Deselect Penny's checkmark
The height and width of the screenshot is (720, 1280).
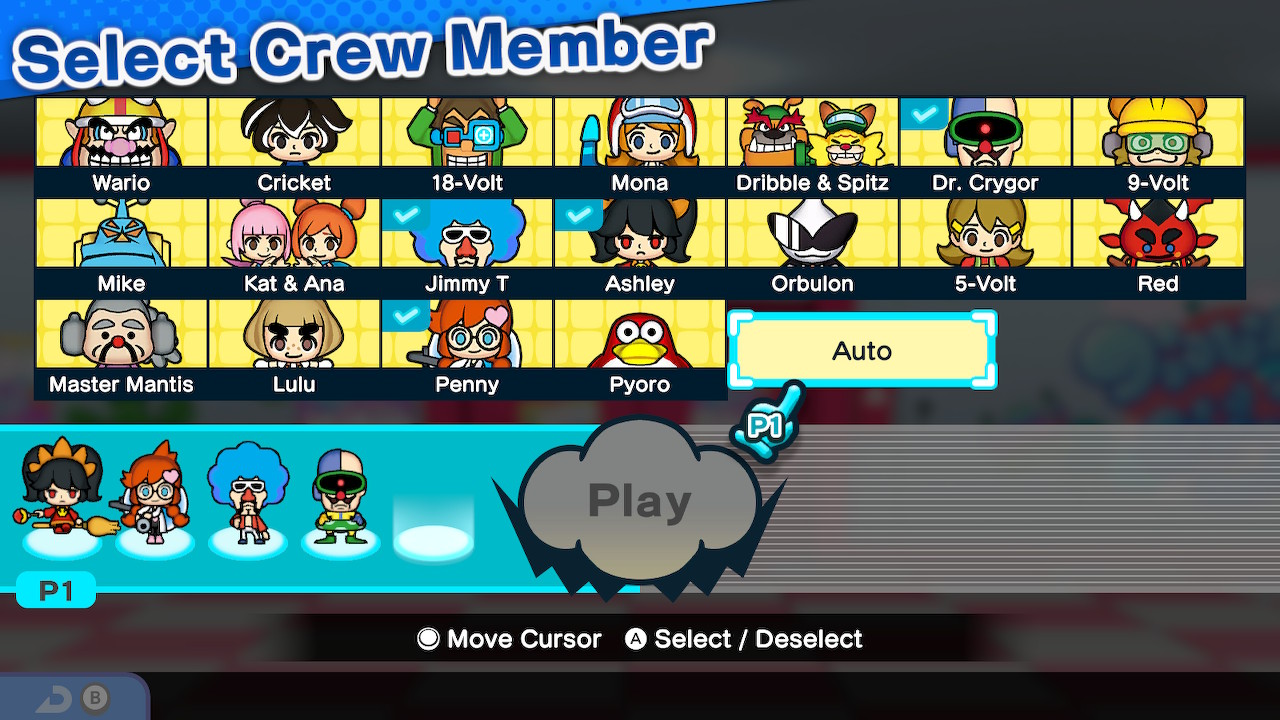click(x=404, y=316)
